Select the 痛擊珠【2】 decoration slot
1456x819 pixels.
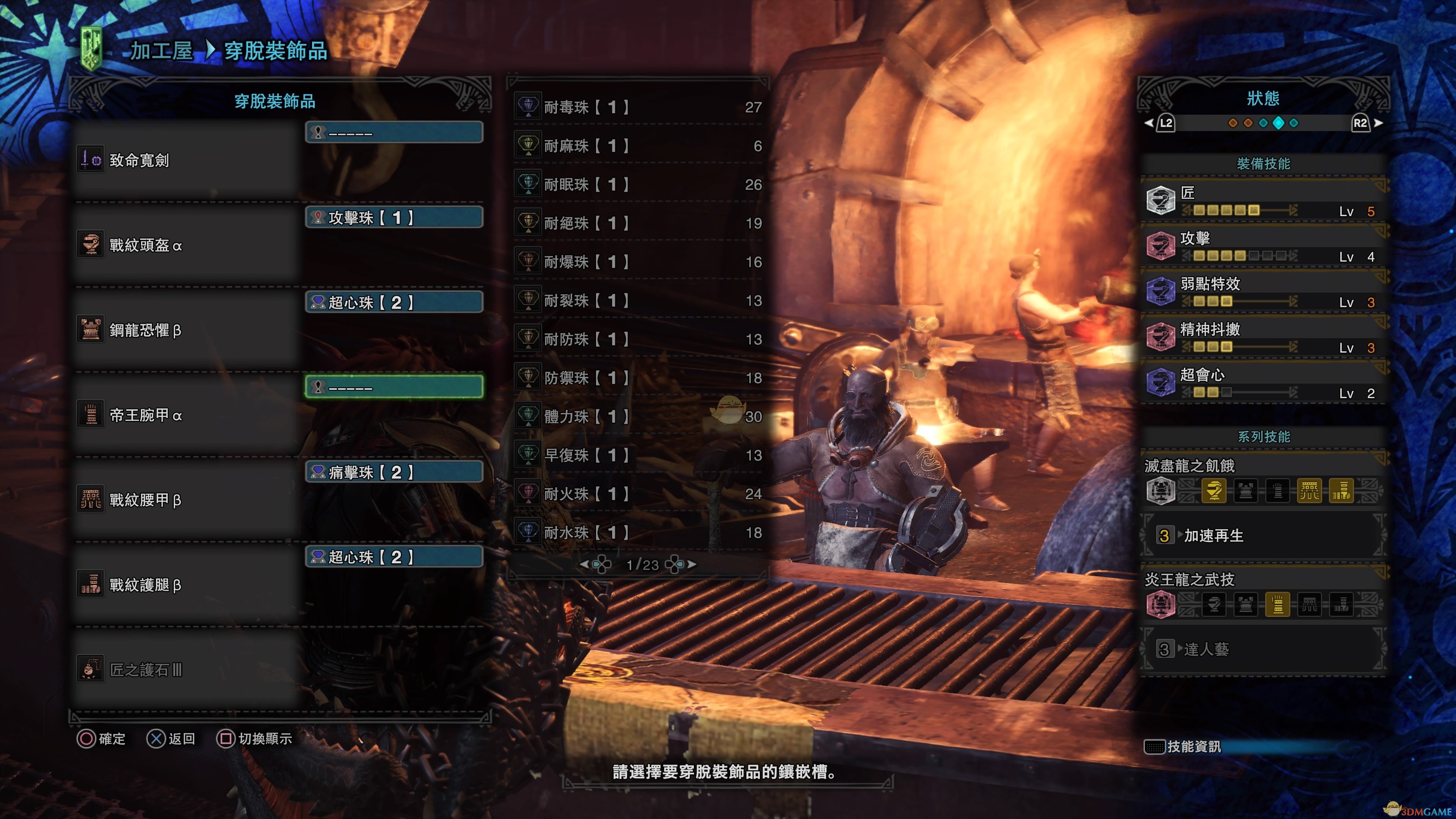pos(394,472)
